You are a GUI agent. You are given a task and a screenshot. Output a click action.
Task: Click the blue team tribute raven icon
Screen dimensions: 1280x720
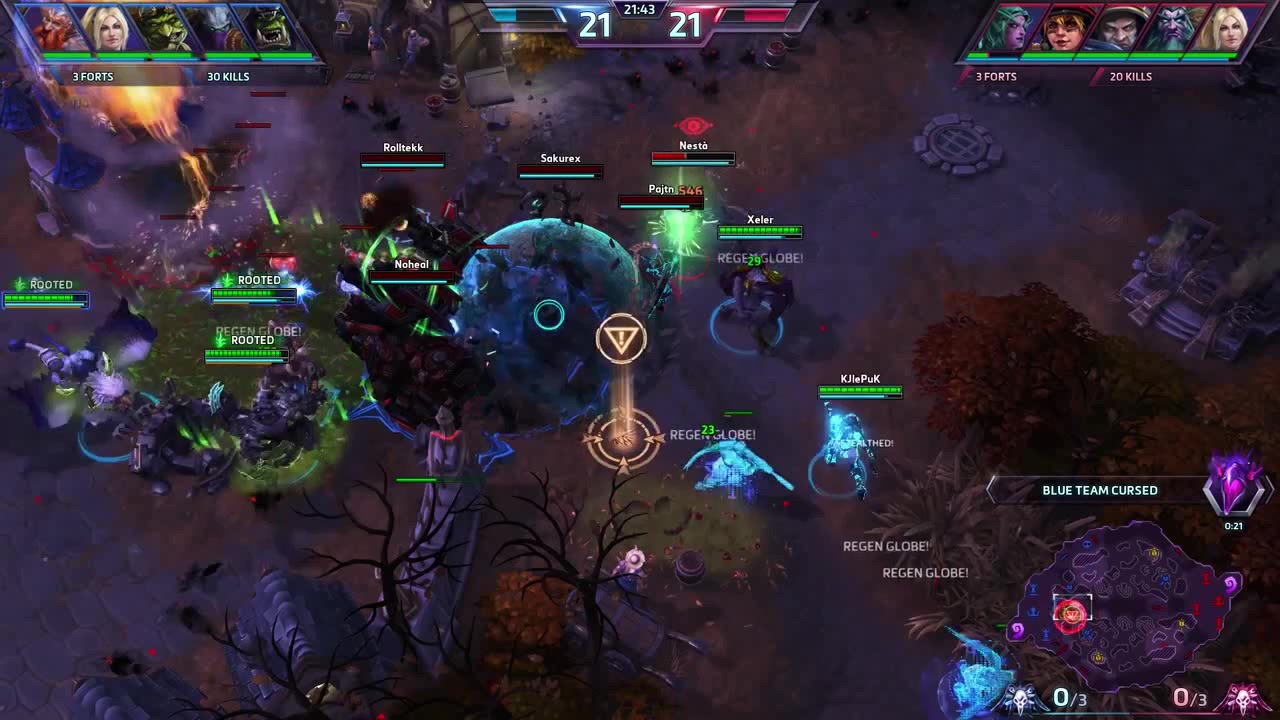(x=1020, y=697)
